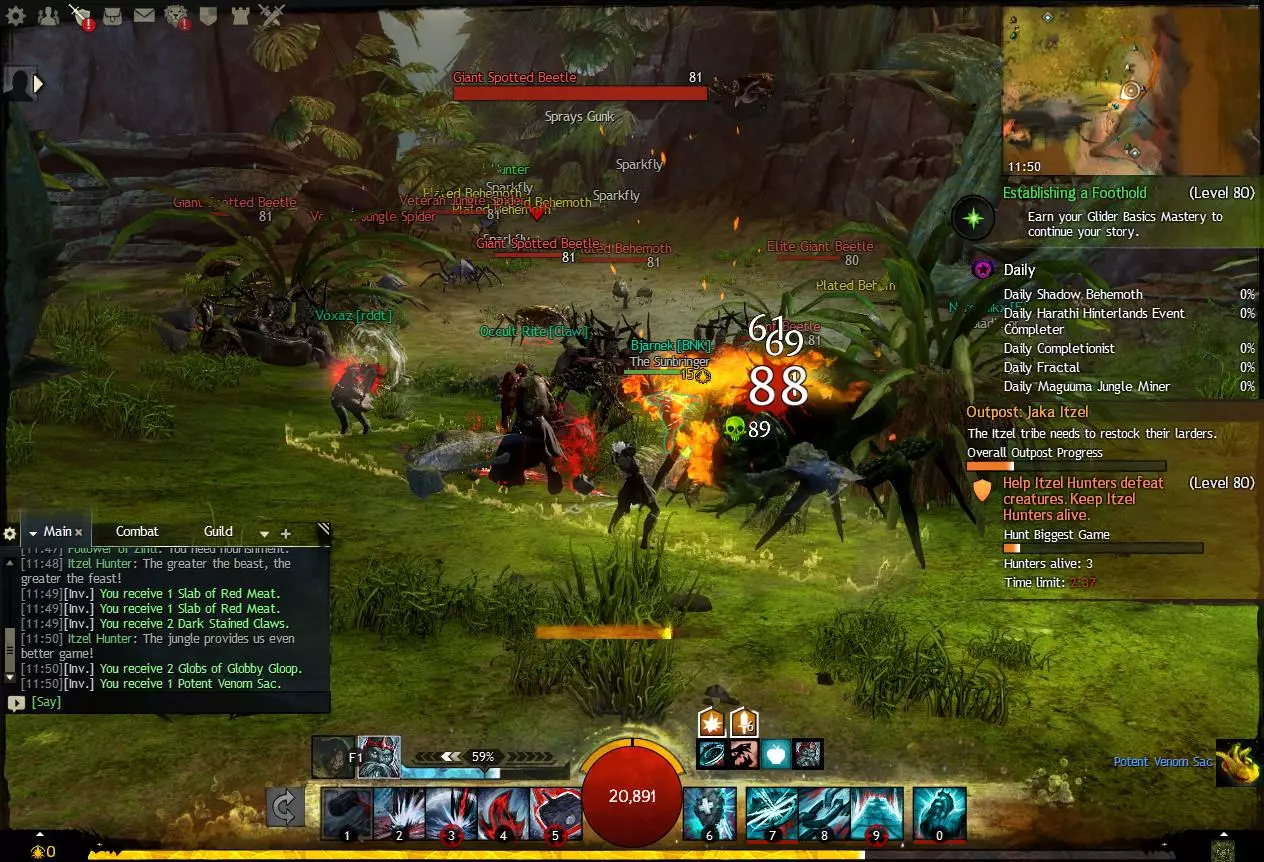Open the contacts and friends panel

47,15
